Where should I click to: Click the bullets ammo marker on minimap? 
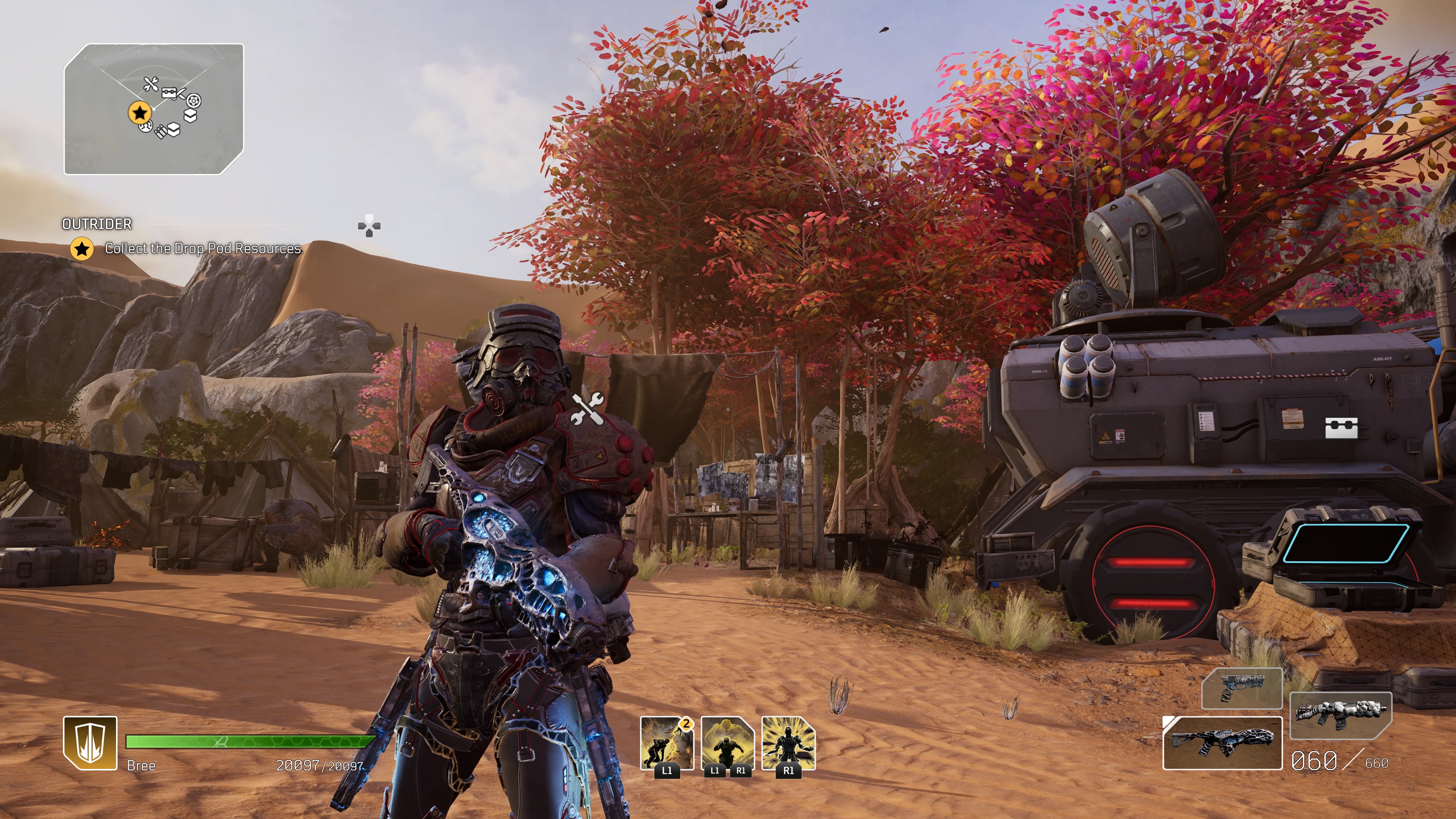(160, 132)
